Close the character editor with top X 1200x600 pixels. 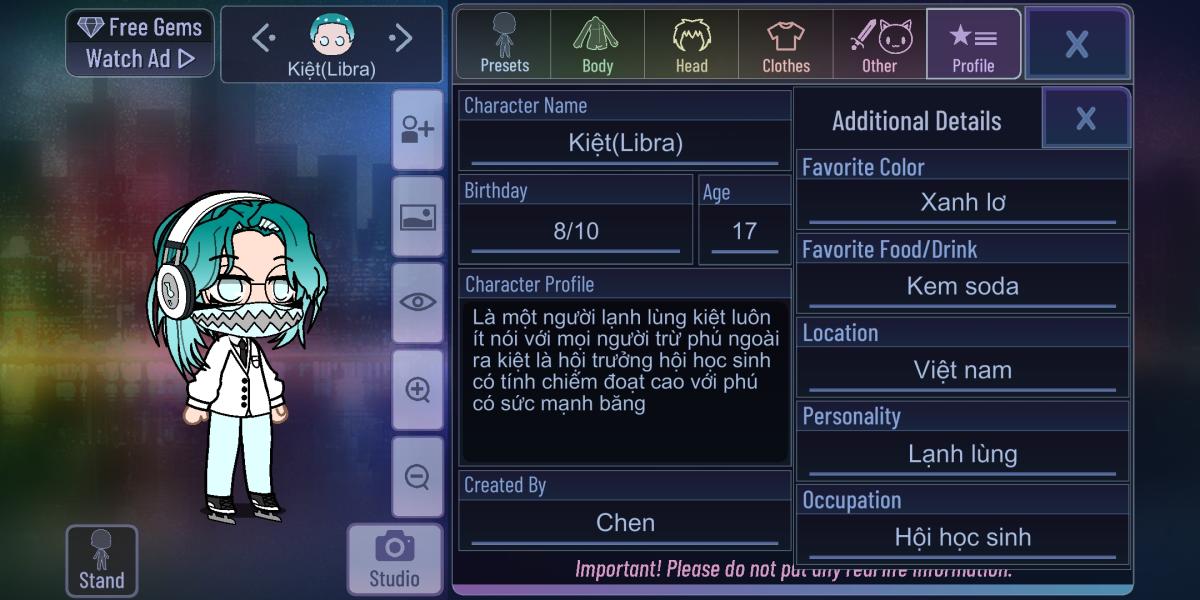[1077, 44]
